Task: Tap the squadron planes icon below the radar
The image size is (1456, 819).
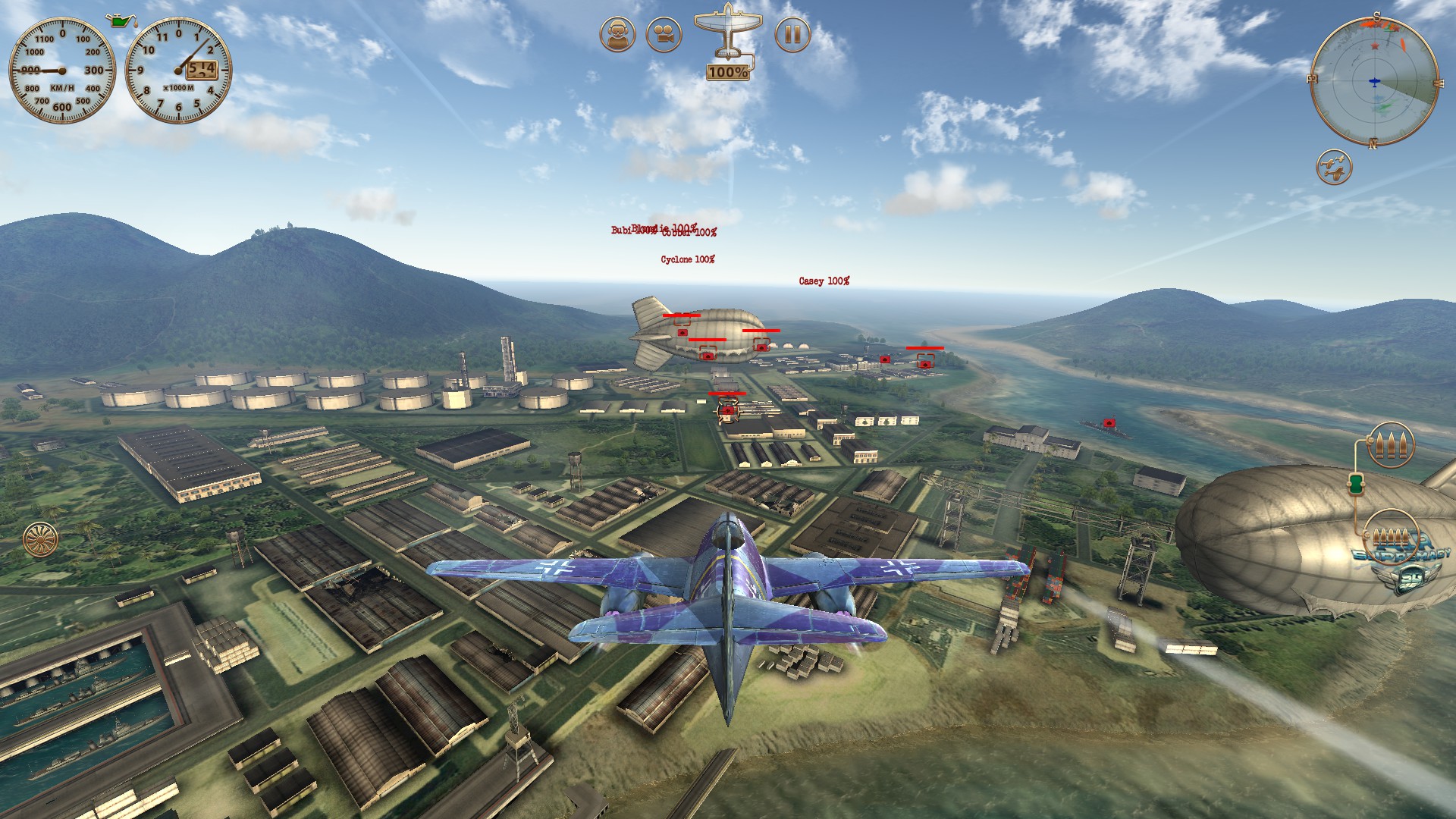Action: click(1334, 166)
